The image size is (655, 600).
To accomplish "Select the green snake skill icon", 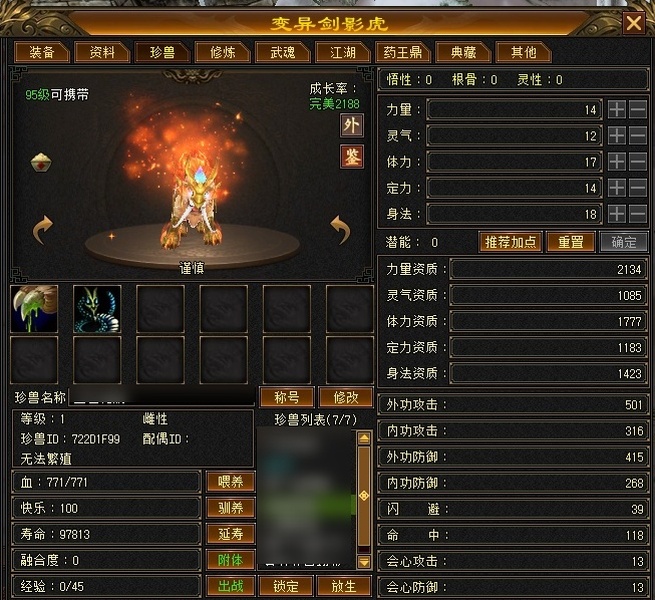I will coord(97,308).
